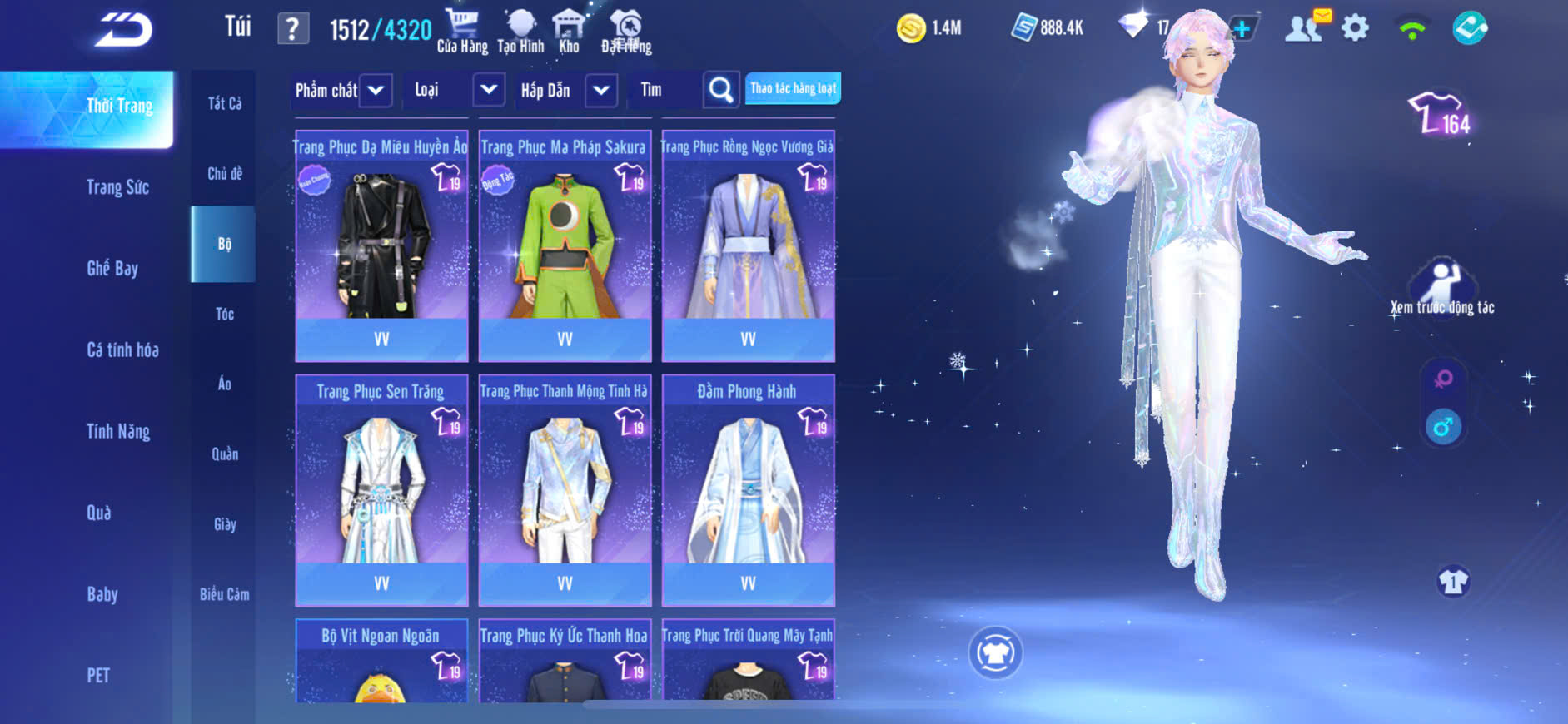Switch to the Giày sub-tab
1568x724 pixels.
[224, 524]
